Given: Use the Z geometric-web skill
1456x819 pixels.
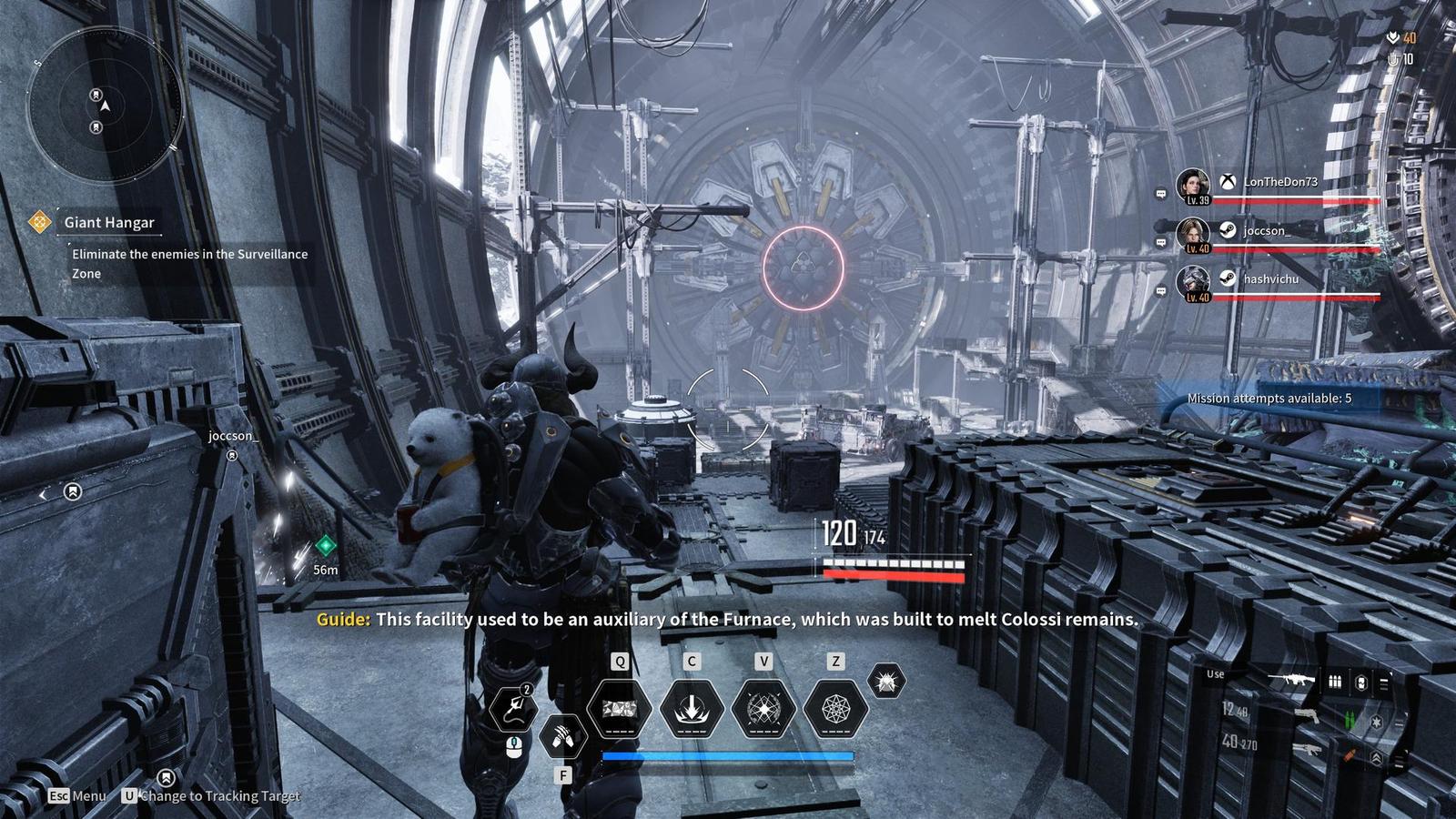Looking at the screenshot, I should [x=835, y=708].
